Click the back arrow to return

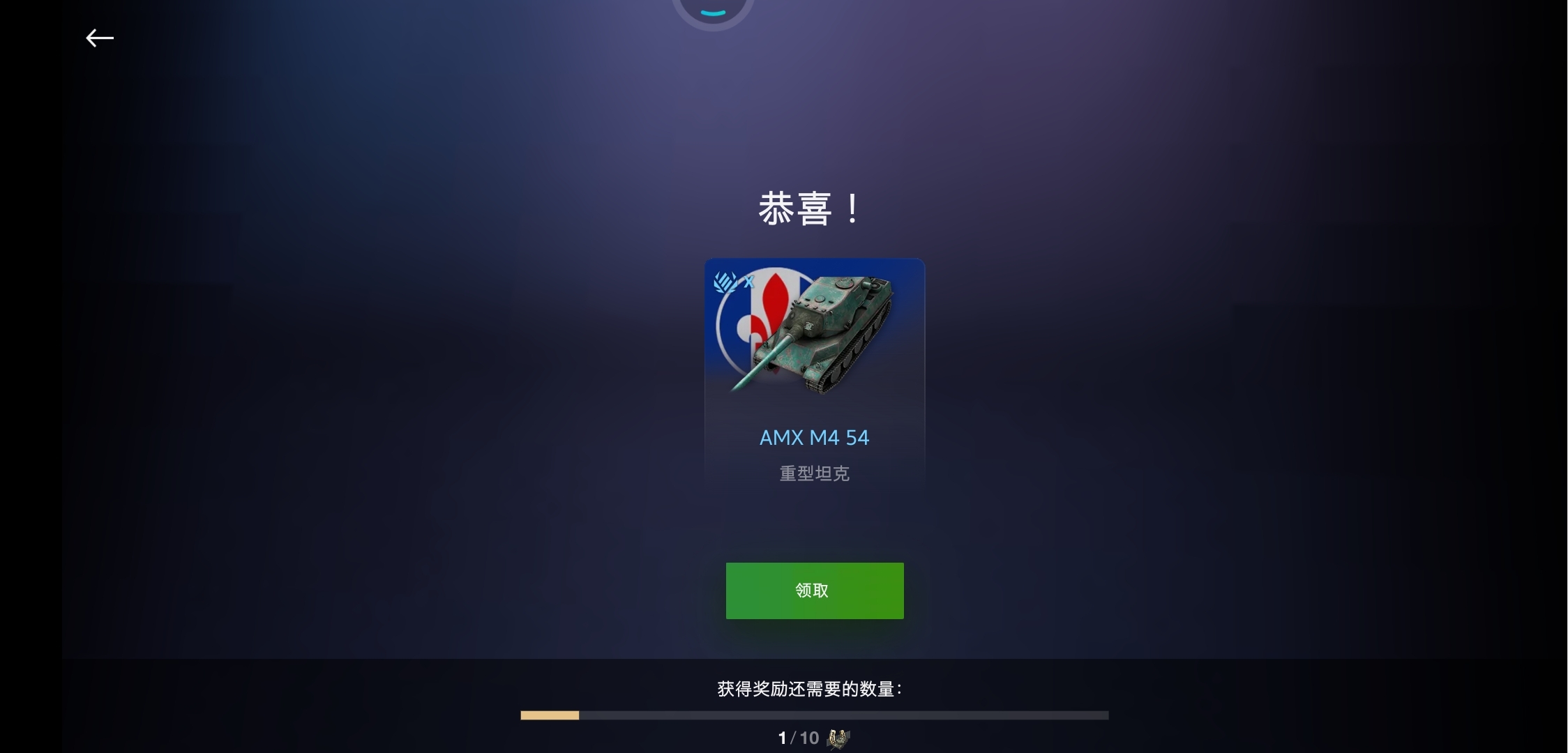tap(99, 38)
